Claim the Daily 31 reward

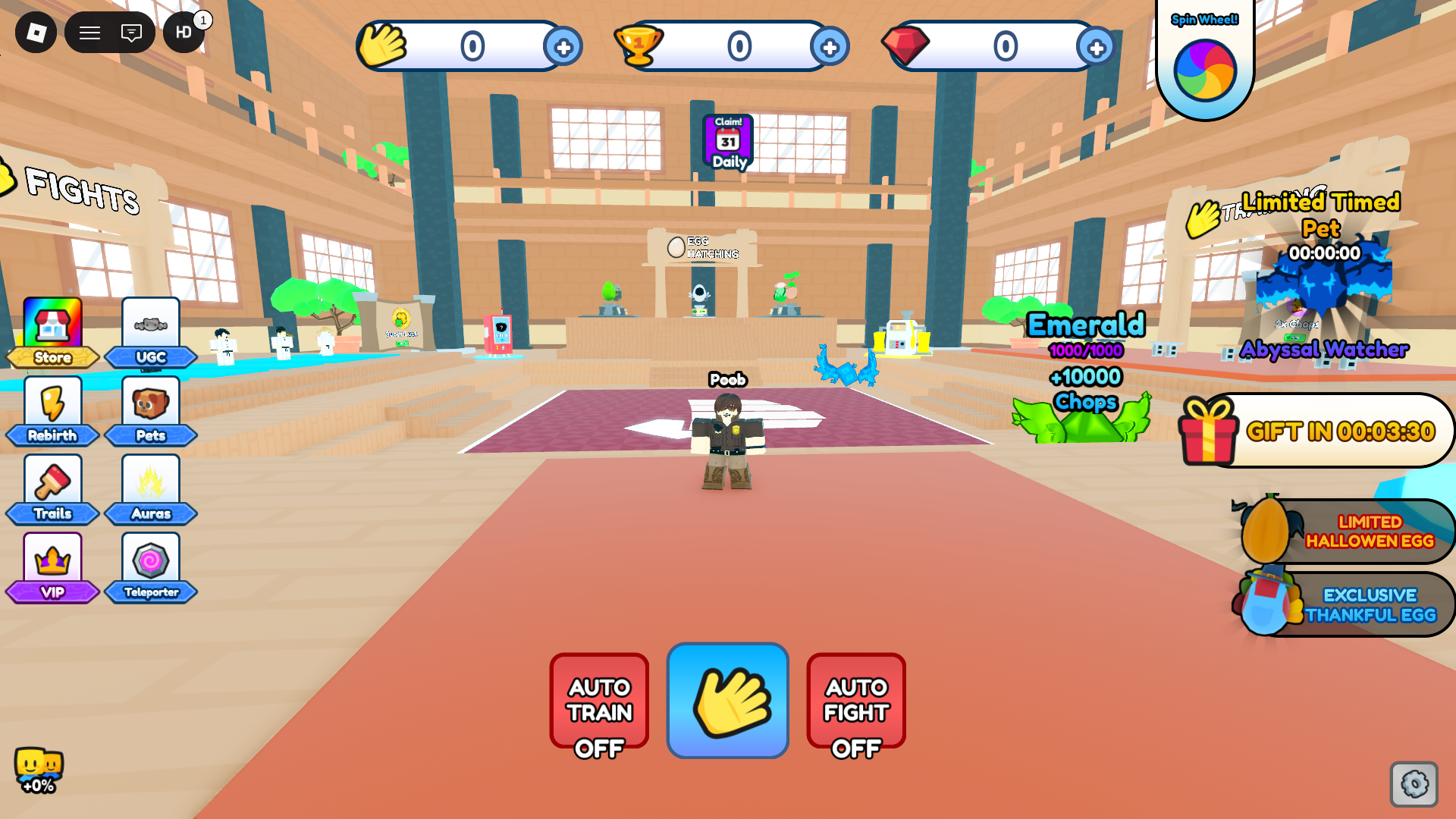point(726,141)
